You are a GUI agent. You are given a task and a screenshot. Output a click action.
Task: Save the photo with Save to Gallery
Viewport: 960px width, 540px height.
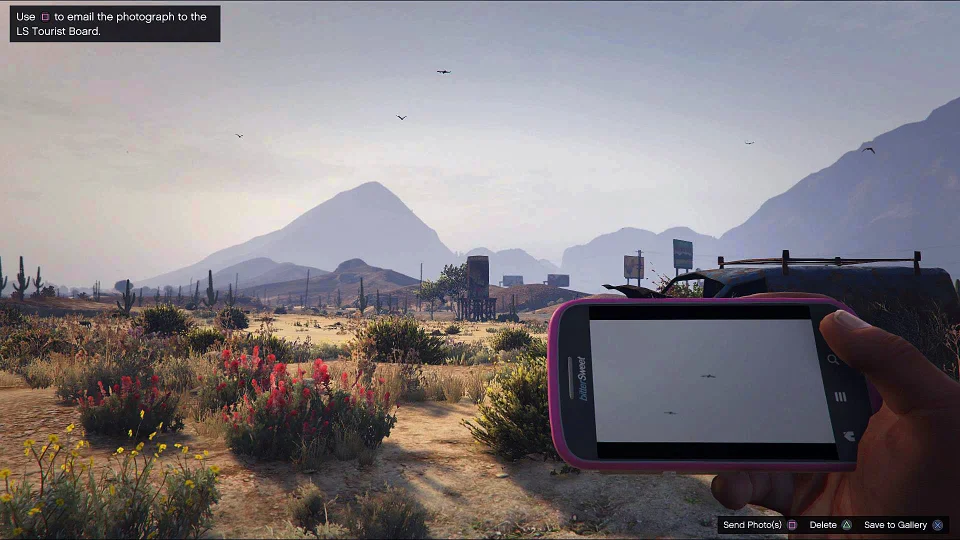pos(903,525)
